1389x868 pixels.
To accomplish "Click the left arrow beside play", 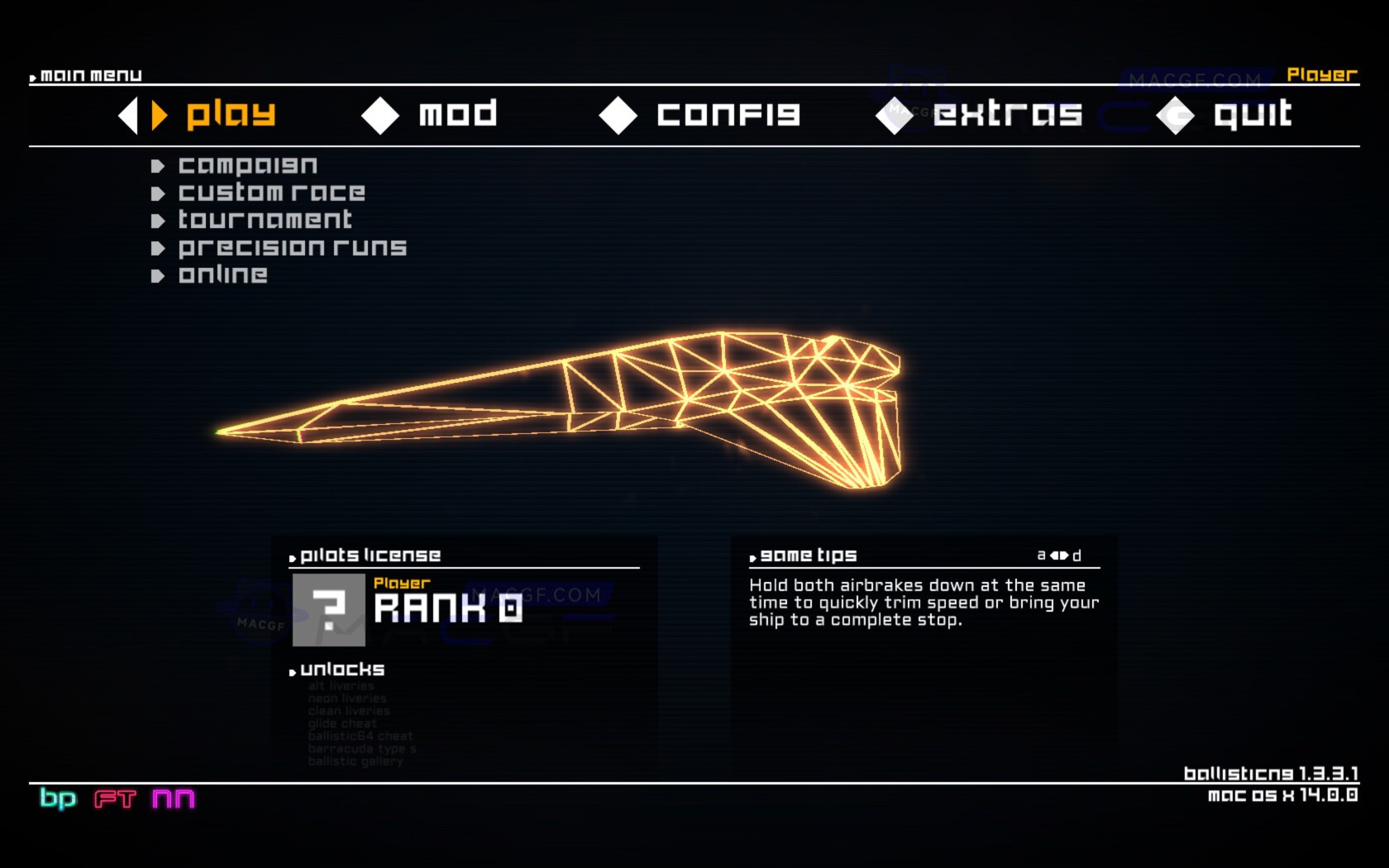I will (x=128, y=116).
